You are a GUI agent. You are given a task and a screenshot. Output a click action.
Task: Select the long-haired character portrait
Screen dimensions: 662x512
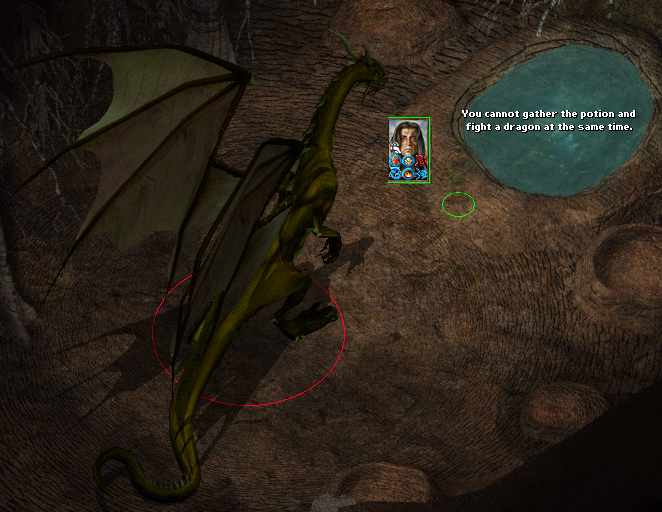(408, 136)
